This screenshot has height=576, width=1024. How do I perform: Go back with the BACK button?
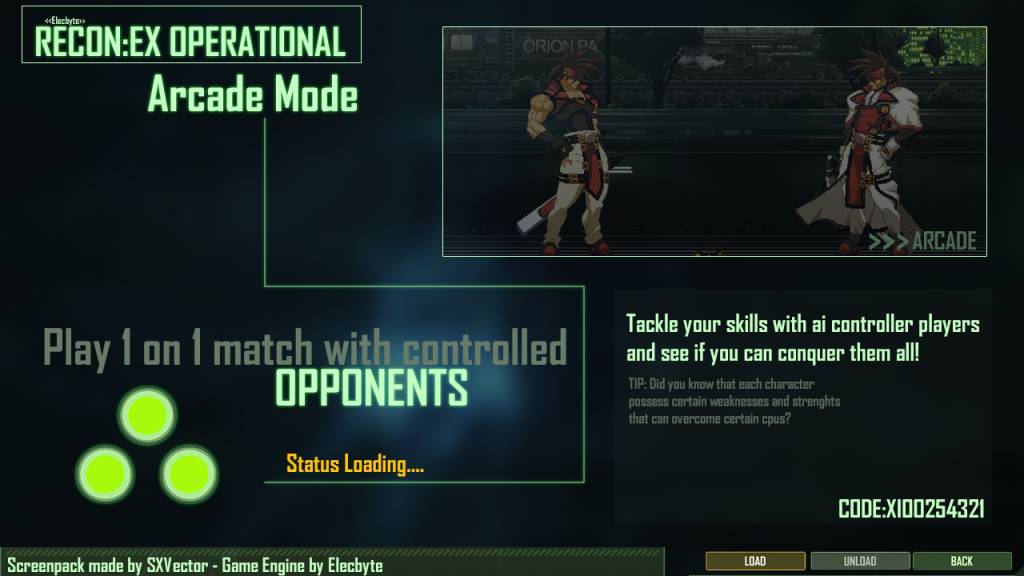tap(961, 561)
